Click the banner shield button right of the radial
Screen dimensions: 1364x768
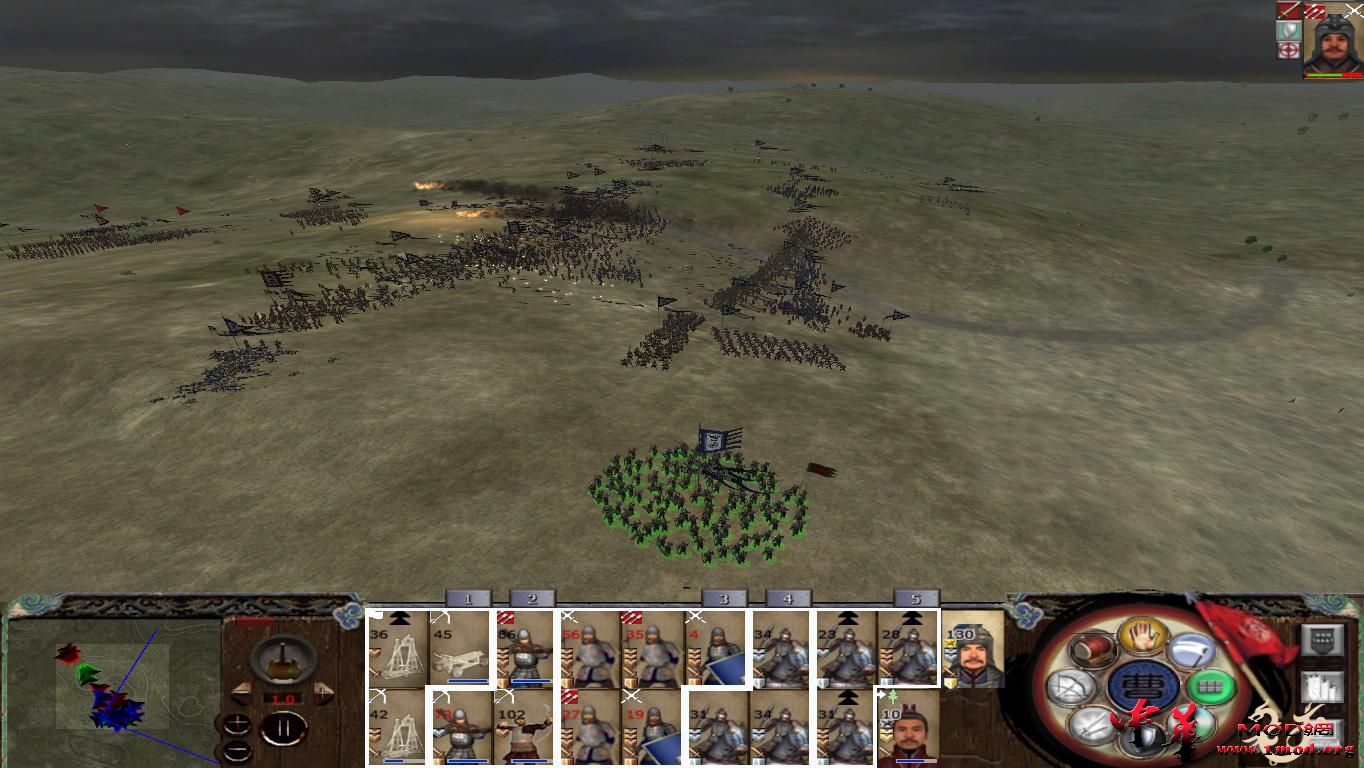[1324, 641]
